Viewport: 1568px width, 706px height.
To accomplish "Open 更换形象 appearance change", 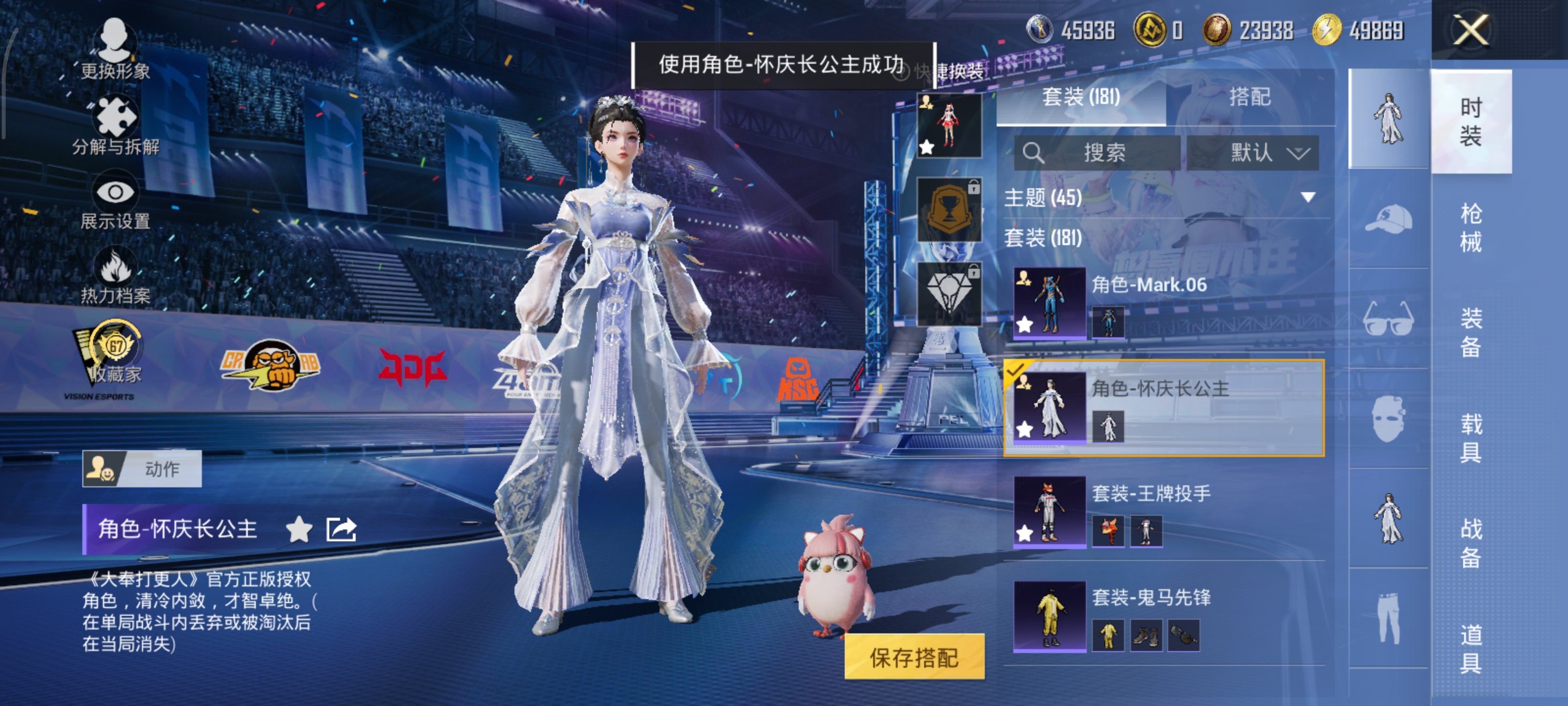I will (115, 49).
